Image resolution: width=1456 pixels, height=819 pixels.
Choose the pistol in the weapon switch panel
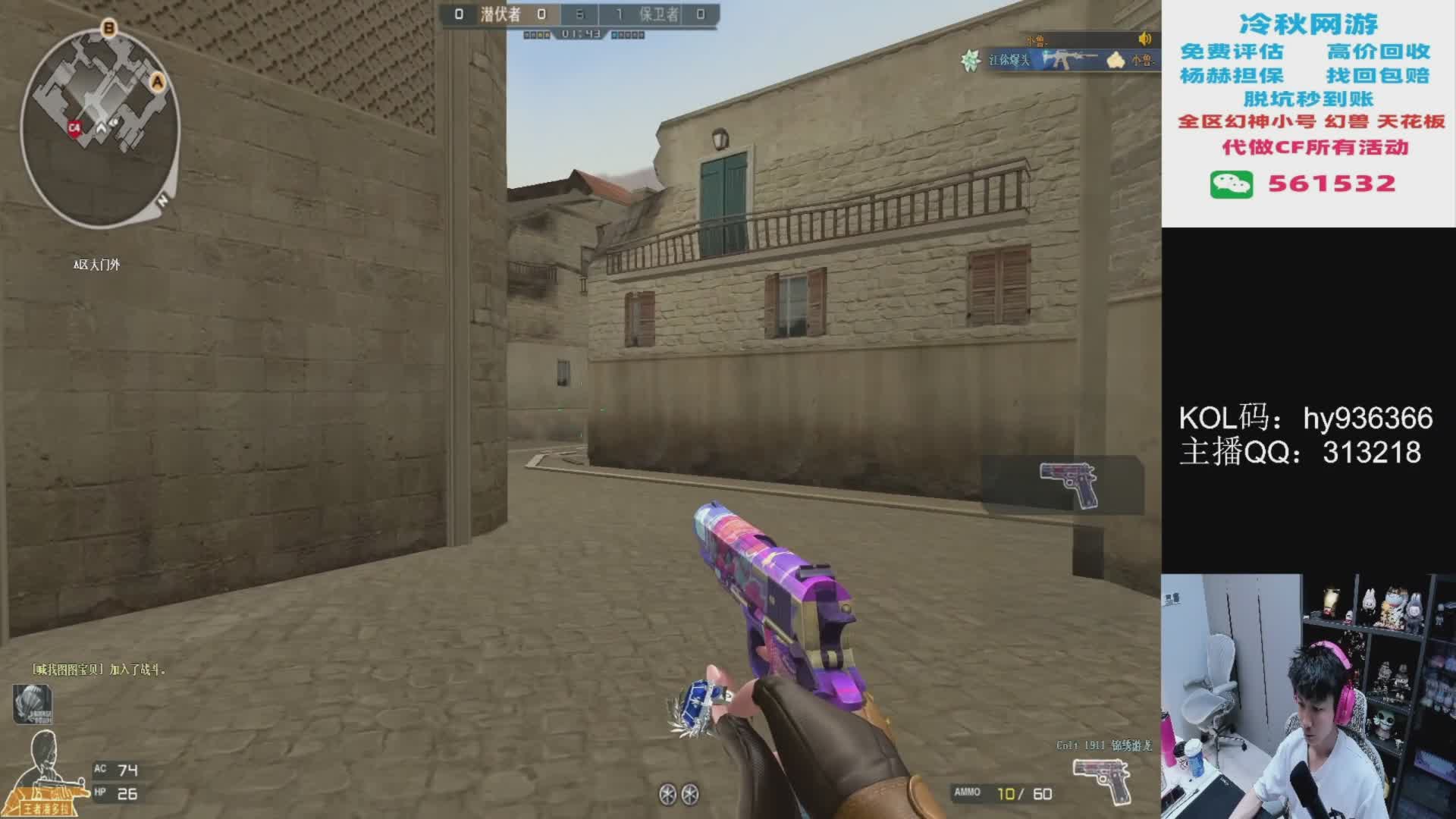1068,484
